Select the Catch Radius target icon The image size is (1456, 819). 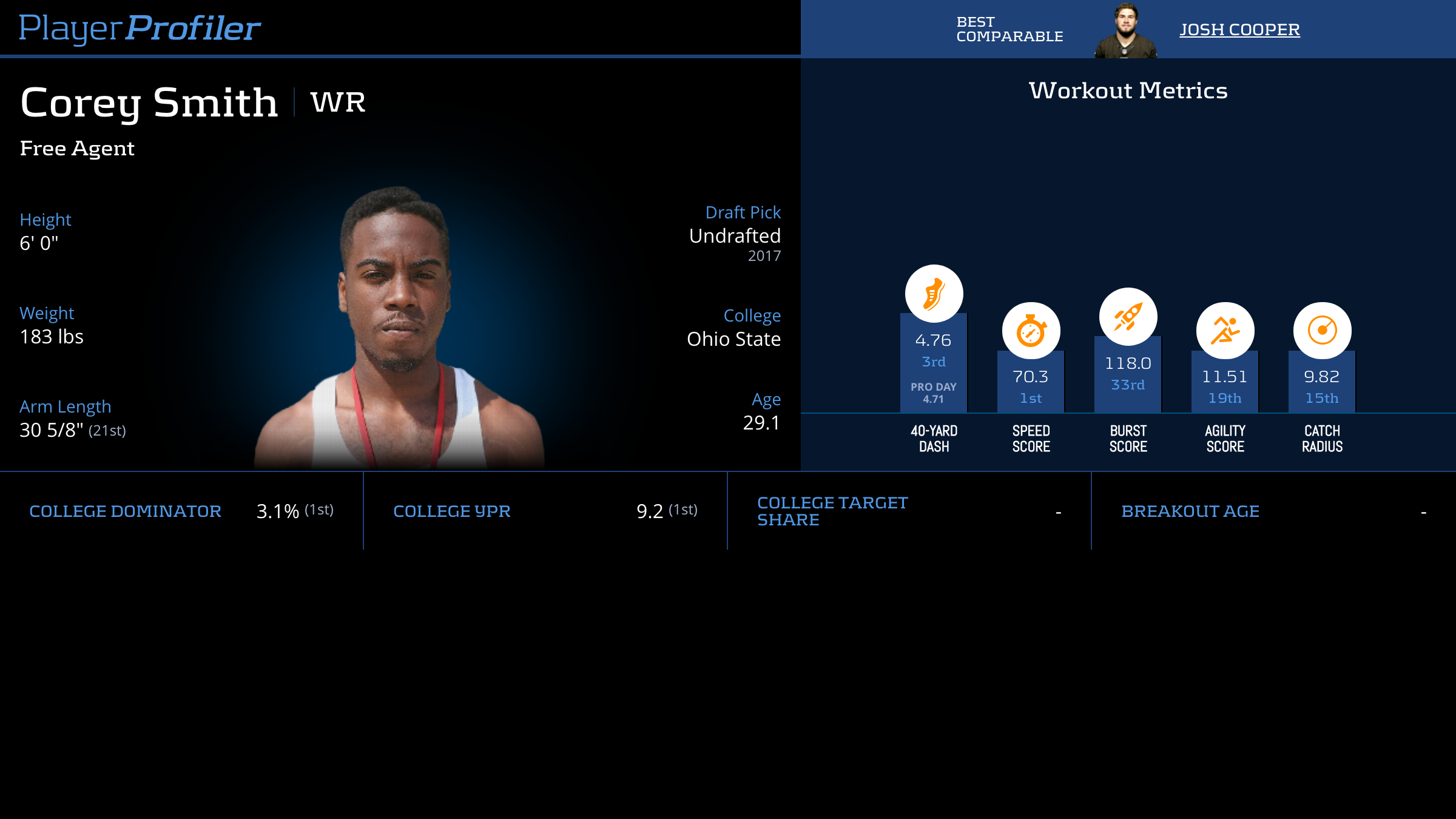click(x=1322, y=331)
